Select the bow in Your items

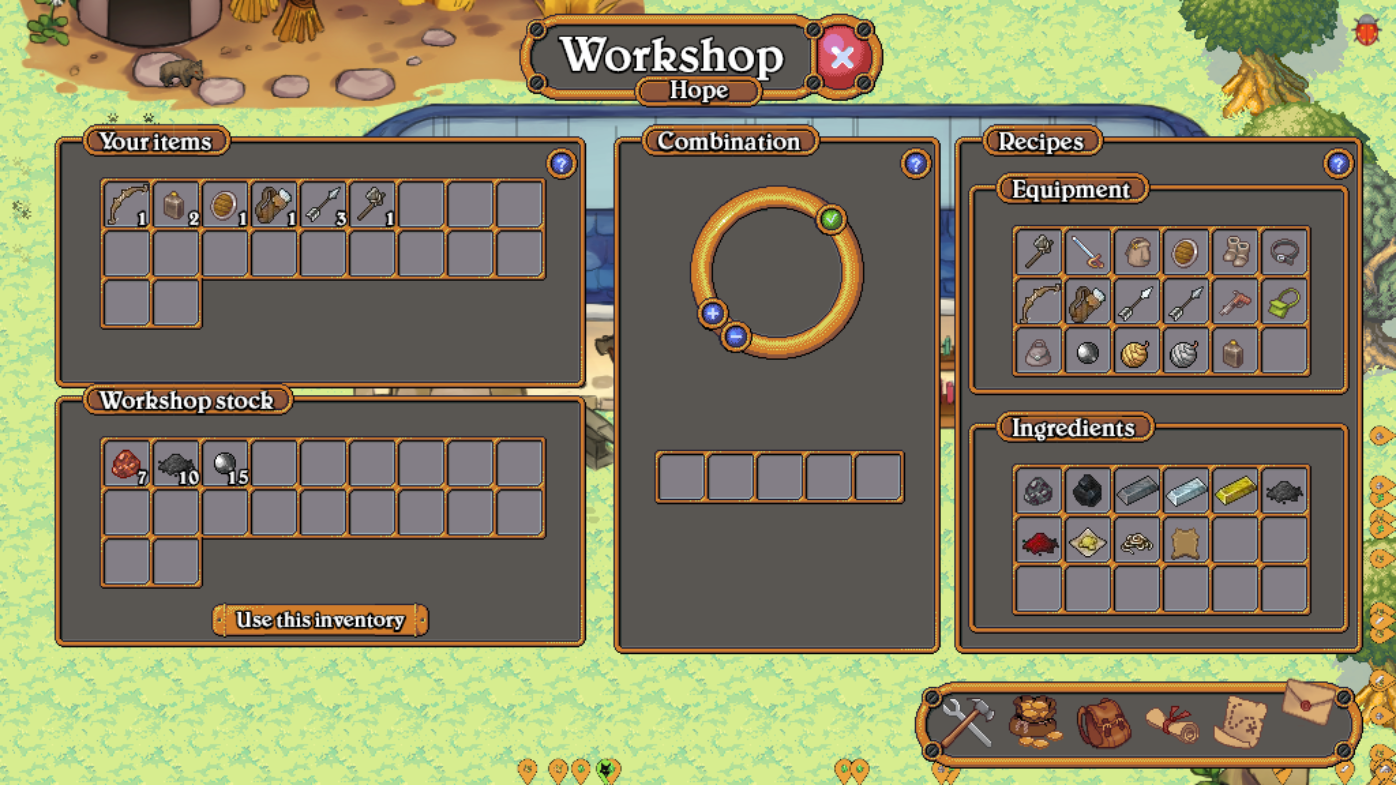click(127, 204)
